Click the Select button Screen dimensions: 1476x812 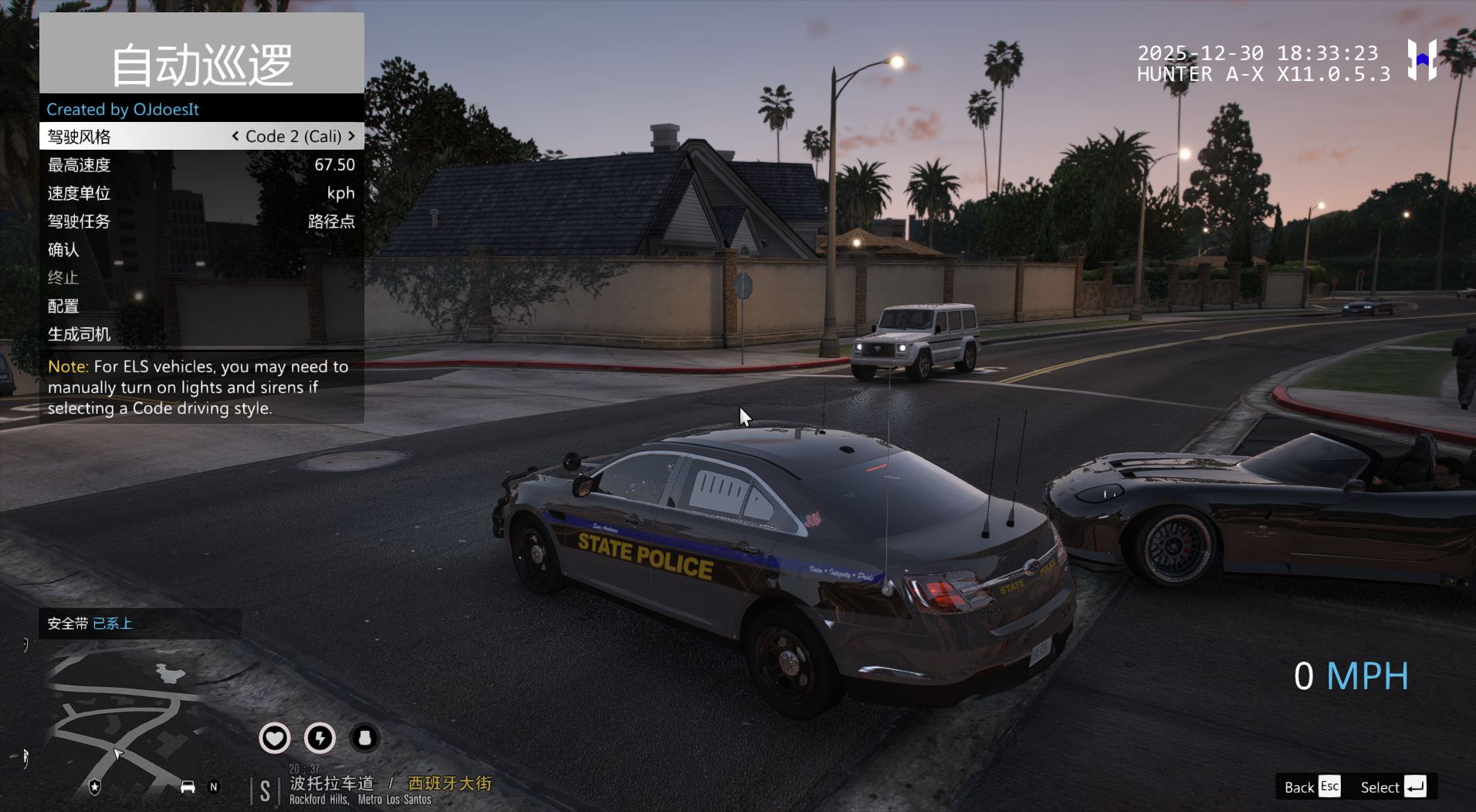coord(1392,787)
